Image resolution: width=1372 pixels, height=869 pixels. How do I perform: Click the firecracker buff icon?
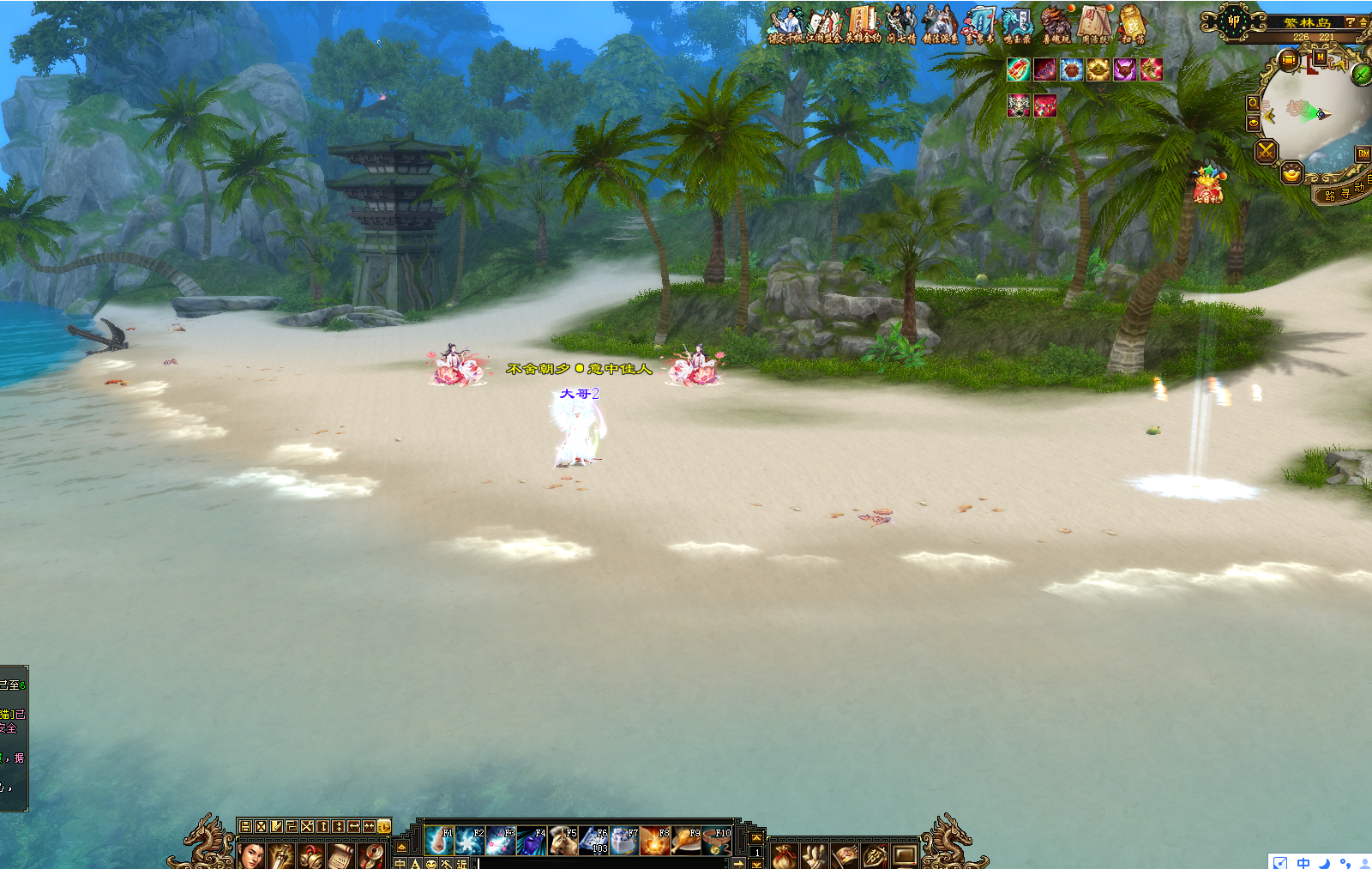1018,69
